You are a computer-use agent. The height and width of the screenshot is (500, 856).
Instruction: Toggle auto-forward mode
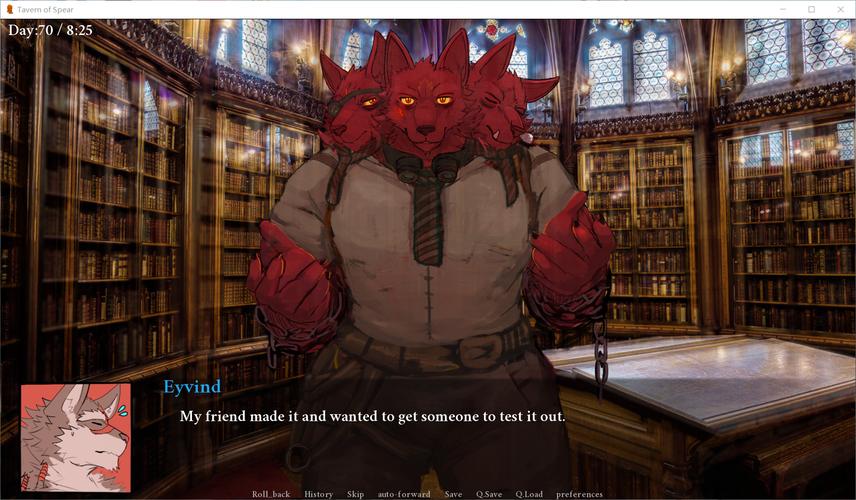[x=404, y=494]
